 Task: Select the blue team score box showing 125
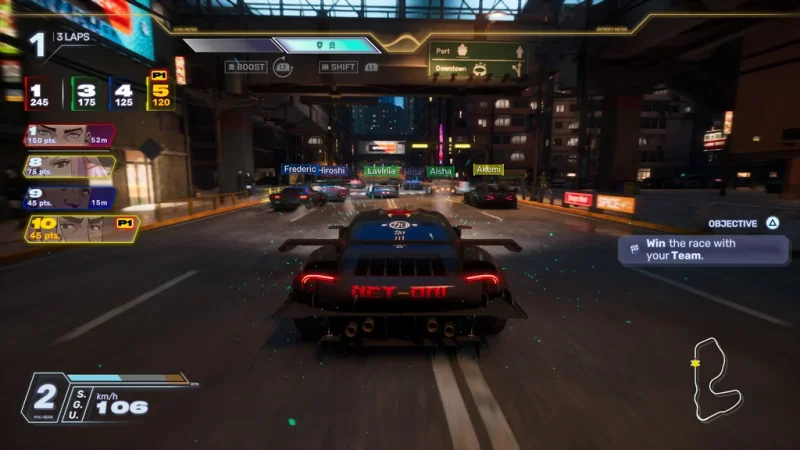coord(124,94)
